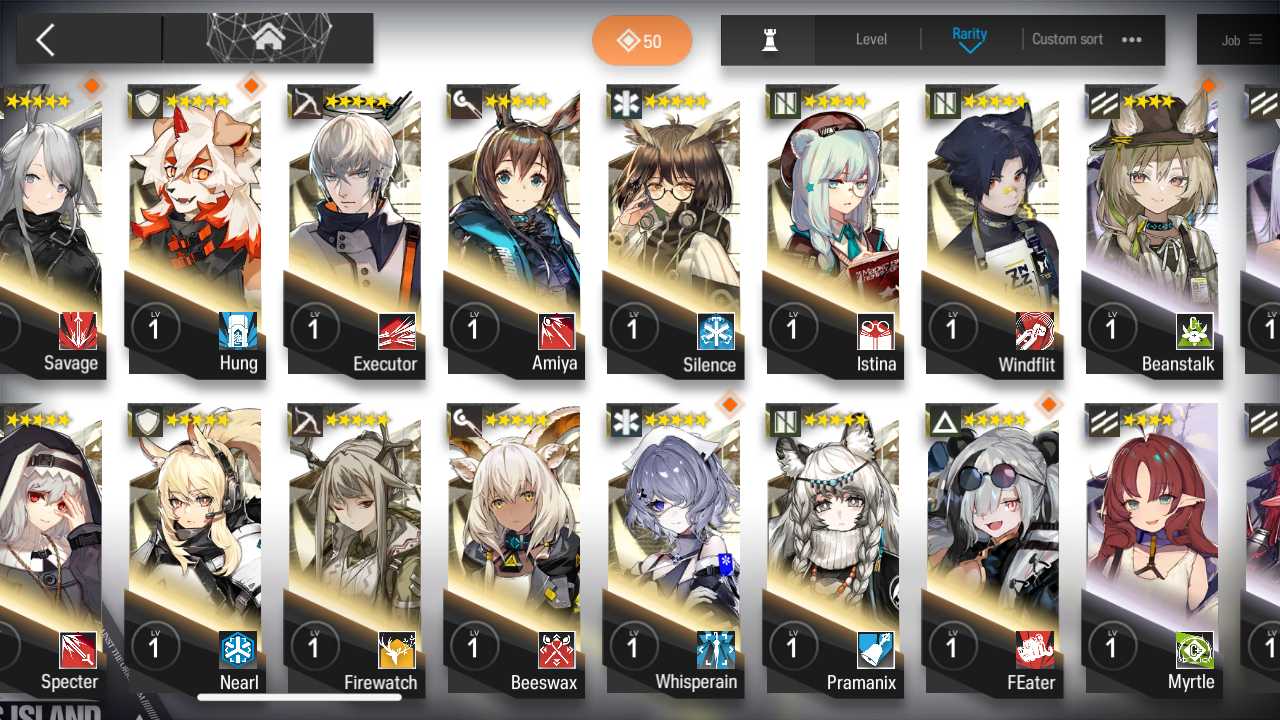Choose the Windflit operator card
The image size is (1280, 720).
pos(992,230)
